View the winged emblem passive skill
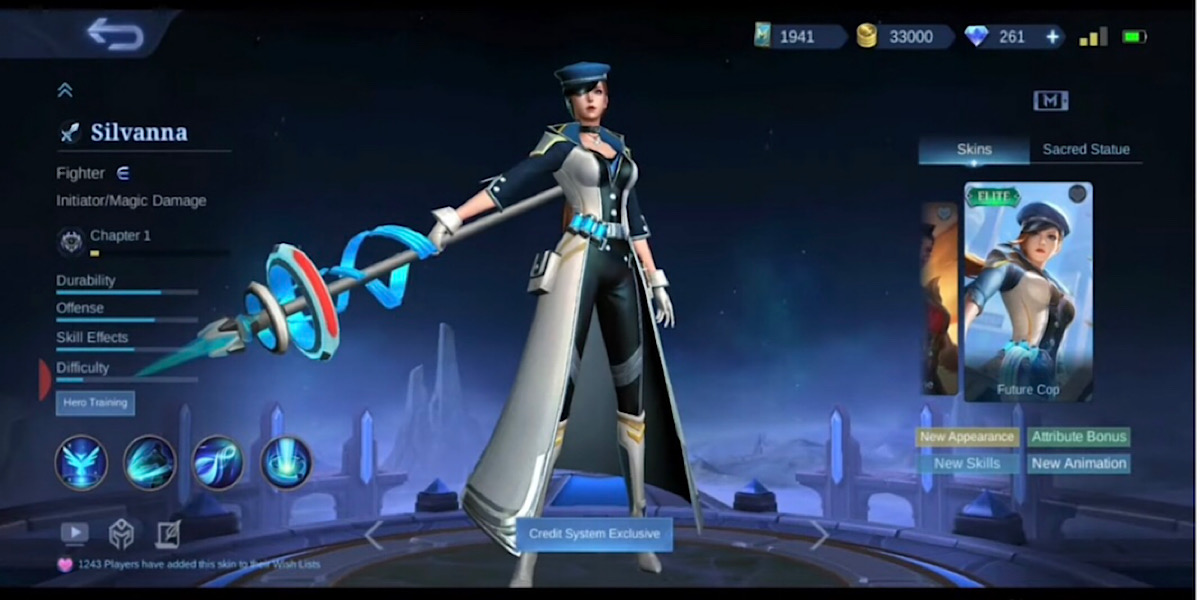The image size is (1200, 600). [82, 462]
